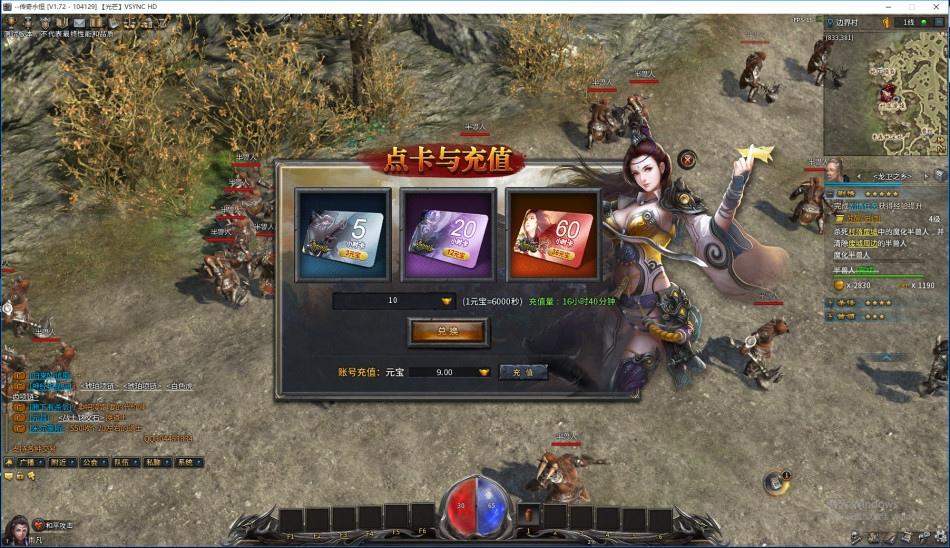This screenshot has width=950, height=548.
Task: Close the 点卡与充值 window
Action: [687, 158]
